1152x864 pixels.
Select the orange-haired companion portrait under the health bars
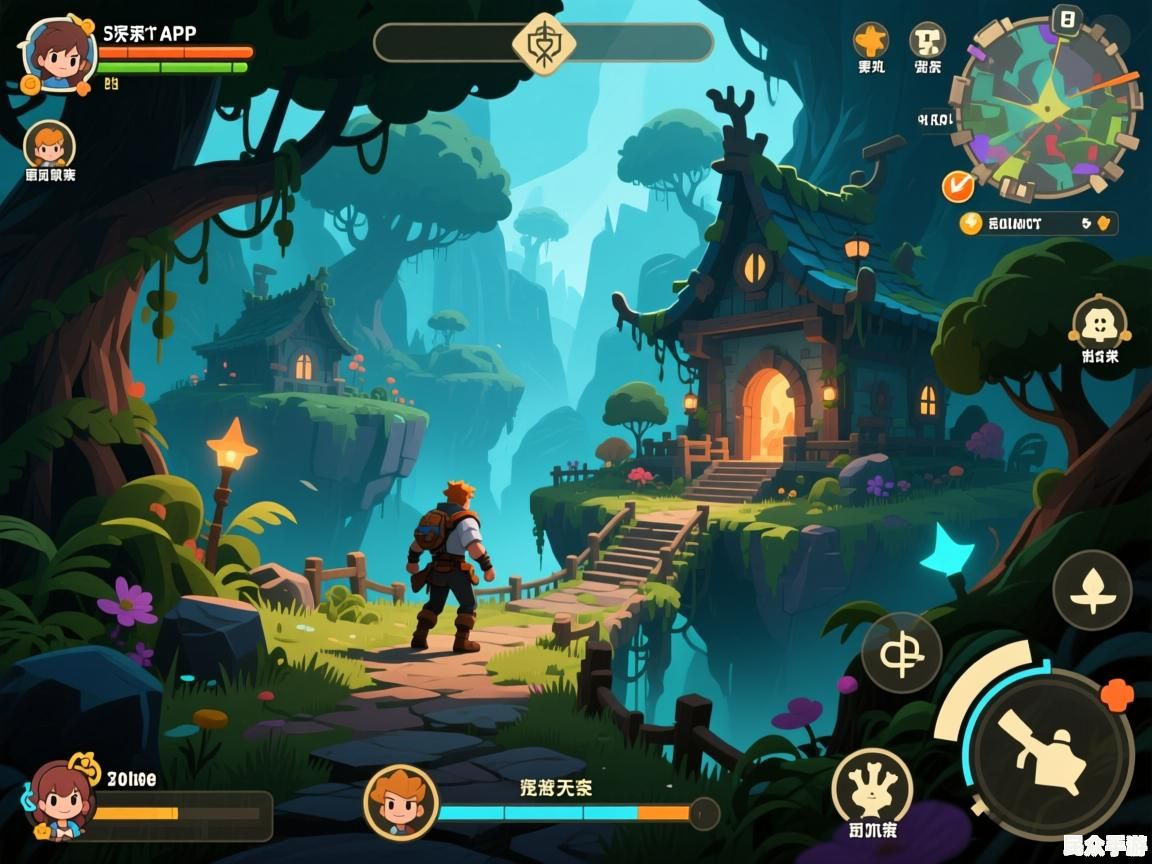tap(49, 146)
